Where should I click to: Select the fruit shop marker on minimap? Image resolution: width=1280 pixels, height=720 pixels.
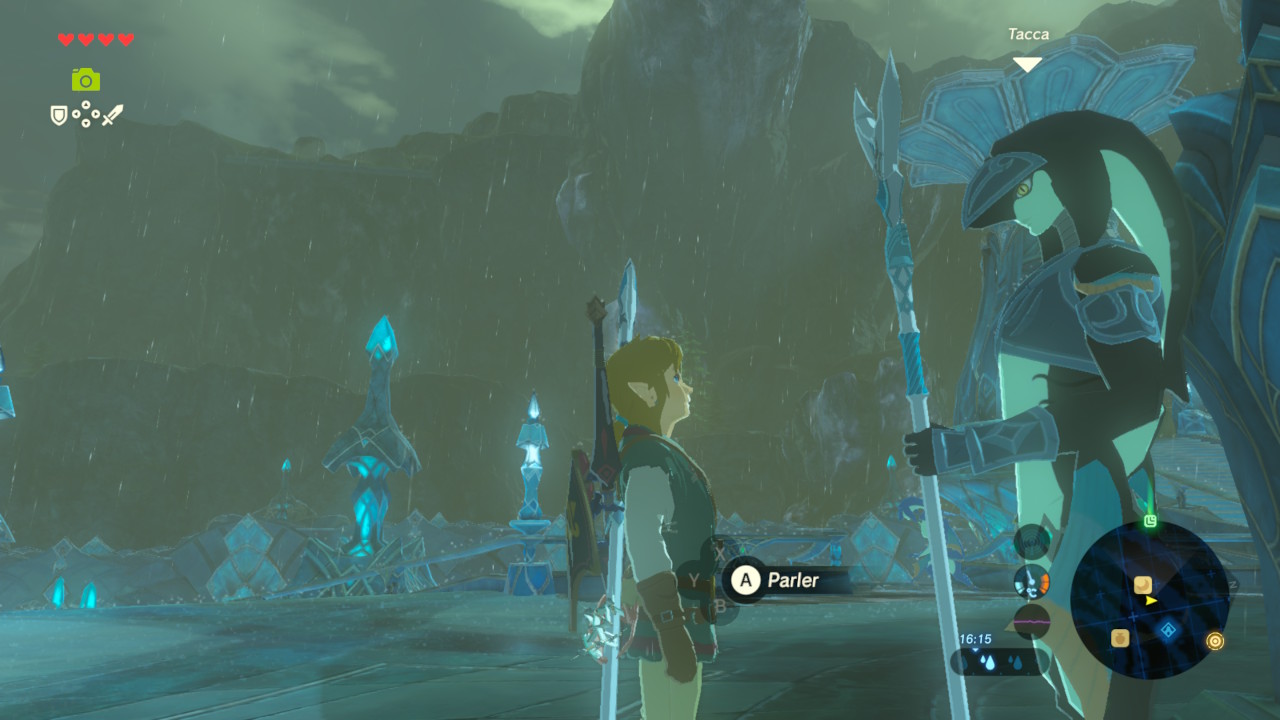[1120, 637]
